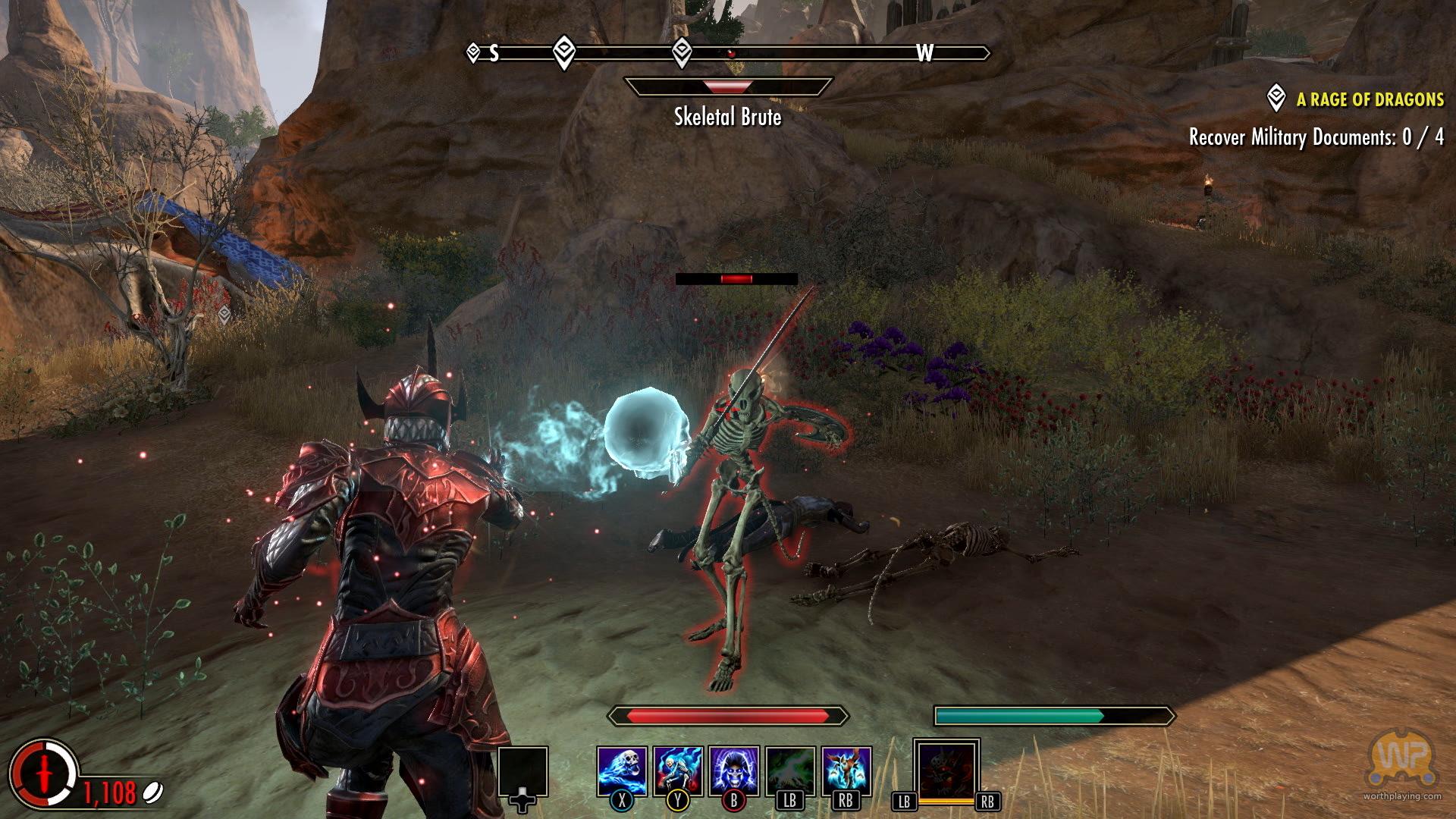Activate the winged creature ability with blue flames
The width and height of the screenshot is (1456, 819).
846,770
